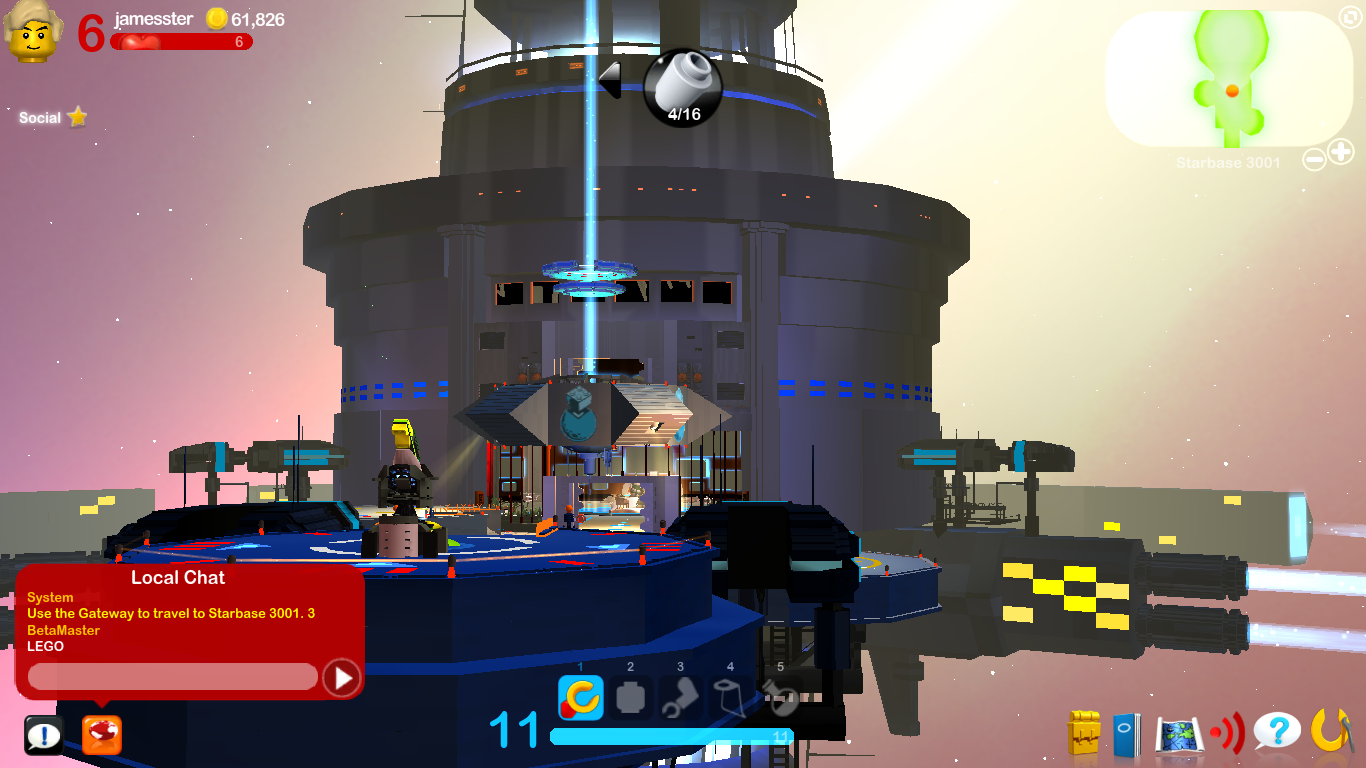The width and height of the screenshot is (1366, 768).
Task: Click the Local Chat header
Action: 178,578
